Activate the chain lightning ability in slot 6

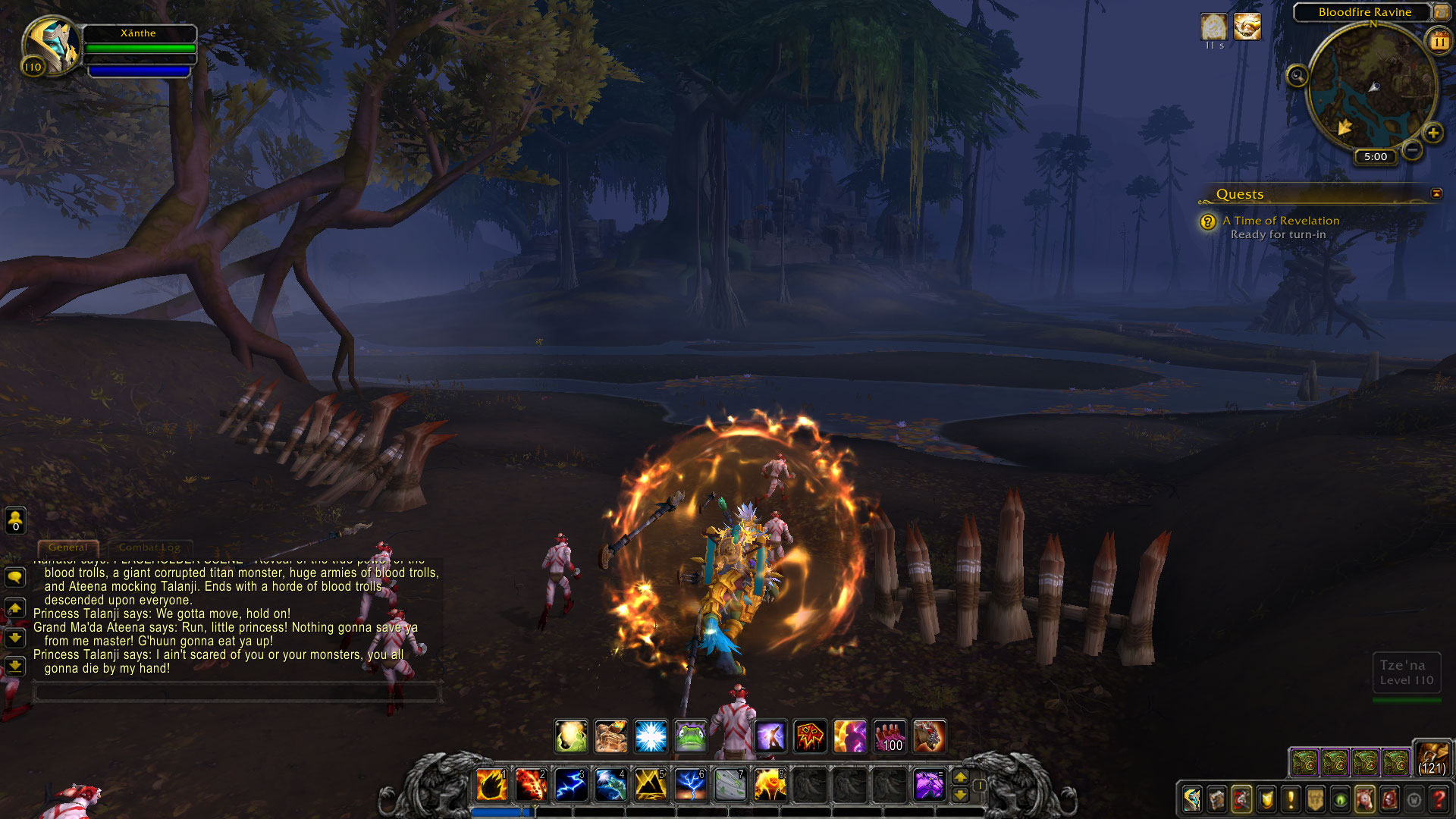coord(689,785)
